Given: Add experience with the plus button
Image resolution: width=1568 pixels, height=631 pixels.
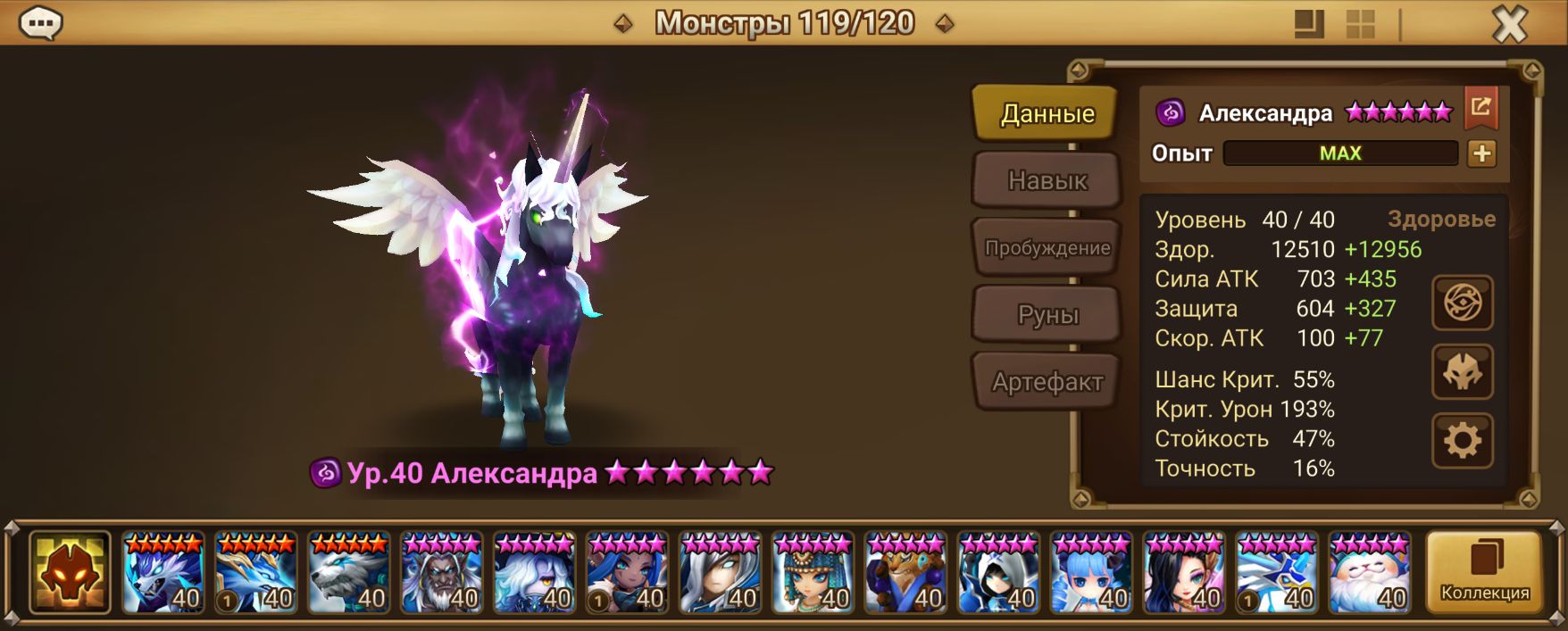Looking at the screenshot, I should pos(1481,154).
